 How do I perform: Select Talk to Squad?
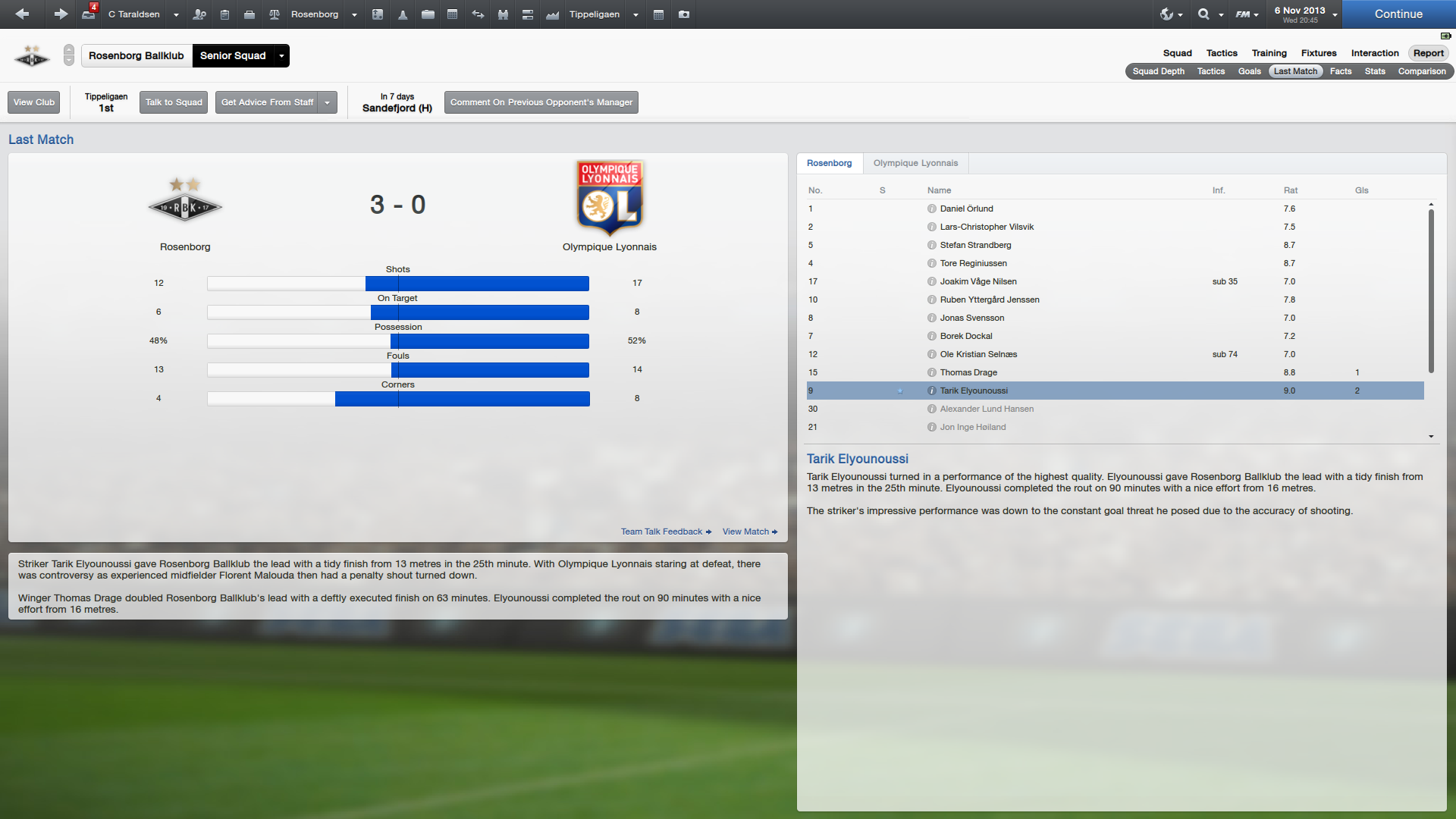(x=174, y=102)
